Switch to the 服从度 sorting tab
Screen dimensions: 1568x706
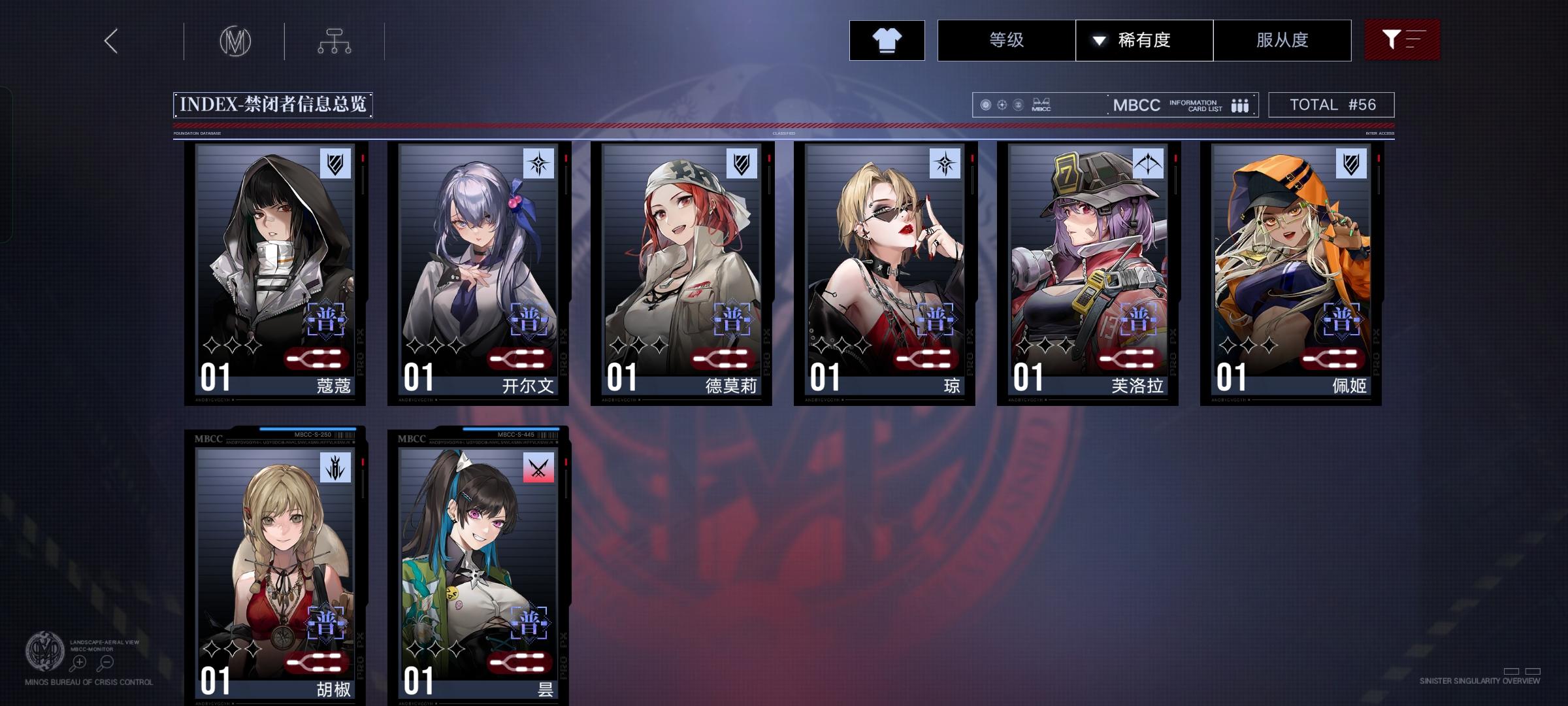1282,40
